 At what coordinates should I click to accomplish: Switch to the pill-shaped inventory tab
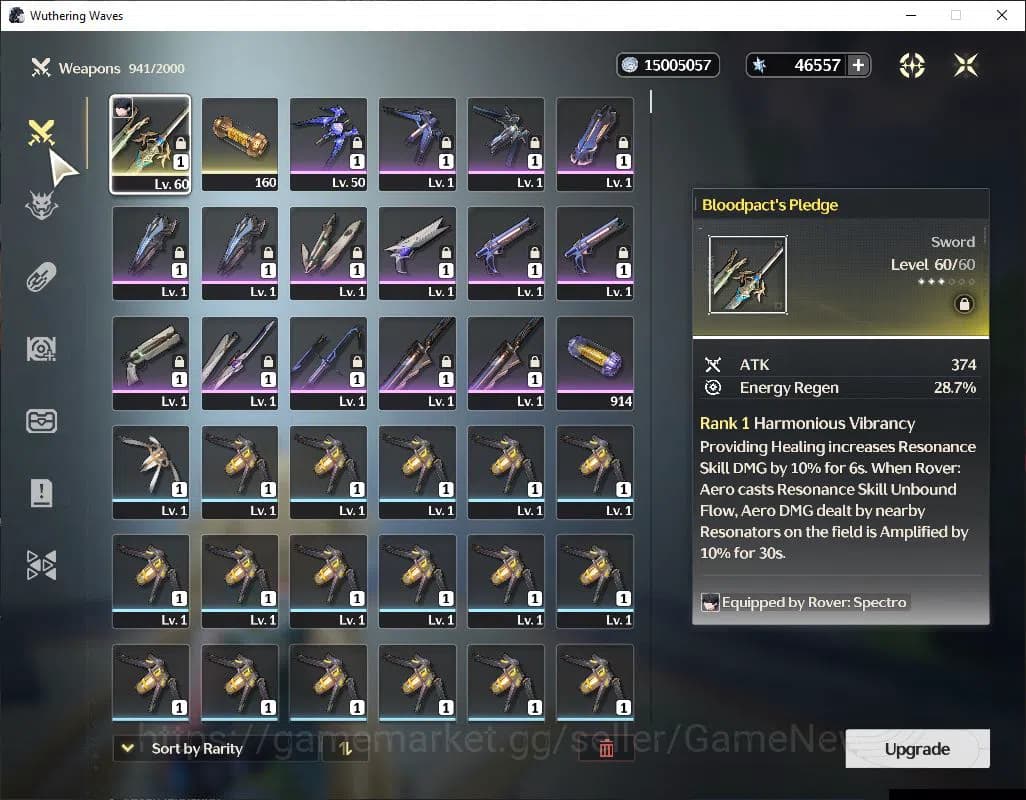coord(41,277)
